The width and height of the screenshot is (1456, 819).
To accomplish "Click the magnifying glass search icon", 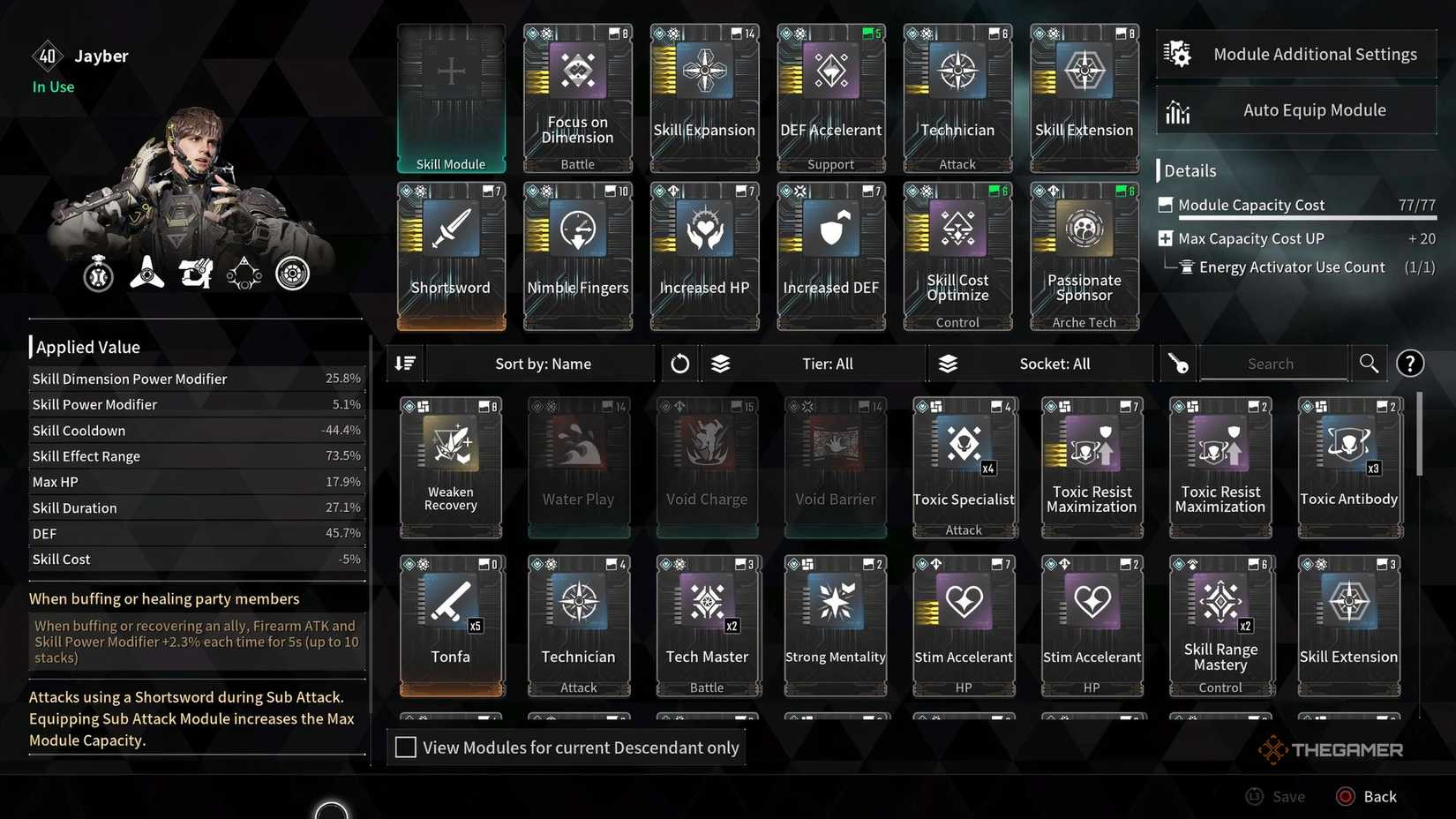I will (1368, 363).
